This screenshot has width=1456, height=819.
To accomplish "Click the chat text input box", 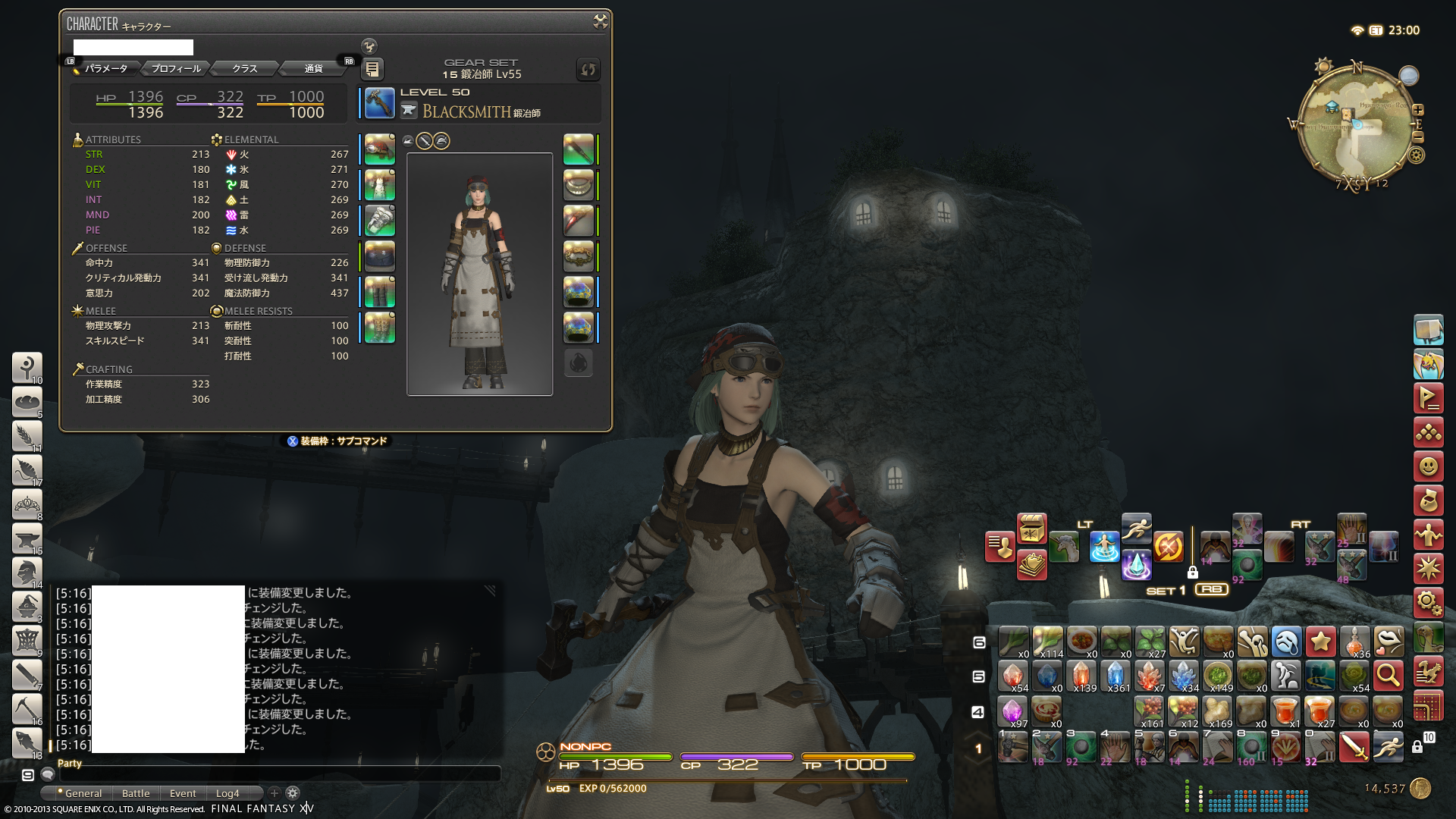I will click(x=279, y=774).
